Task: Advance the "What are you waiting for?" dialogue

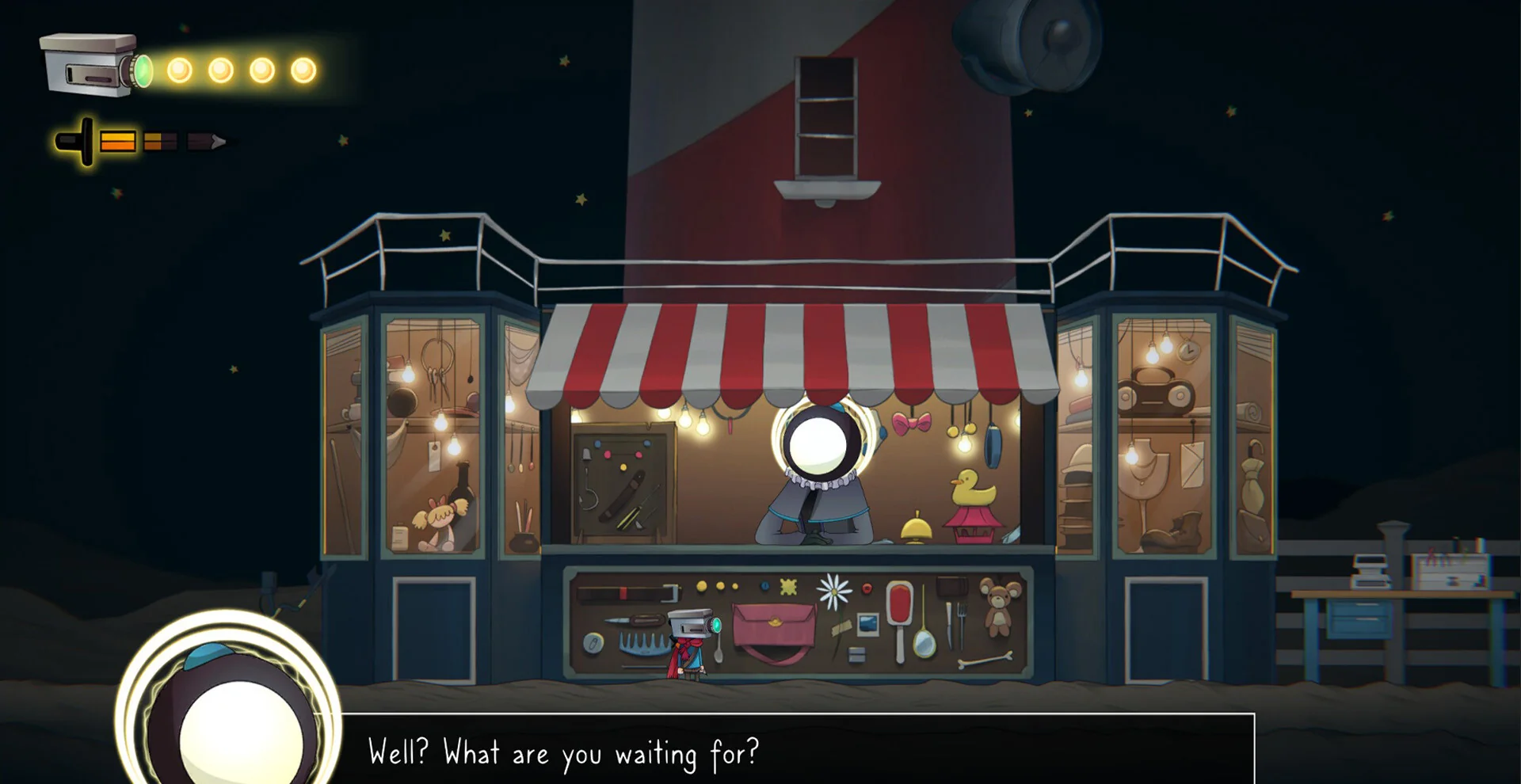Action: click(x=796, y=751)
